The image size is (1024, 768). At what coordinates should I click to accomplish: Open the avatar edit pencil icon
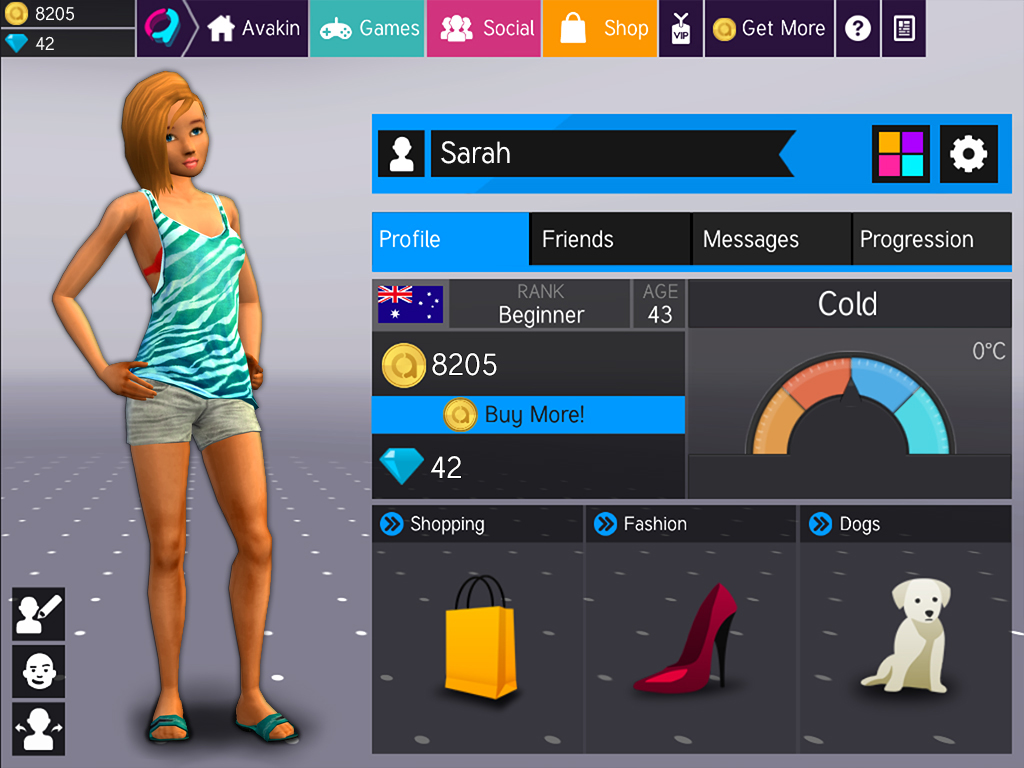[39, 613]
